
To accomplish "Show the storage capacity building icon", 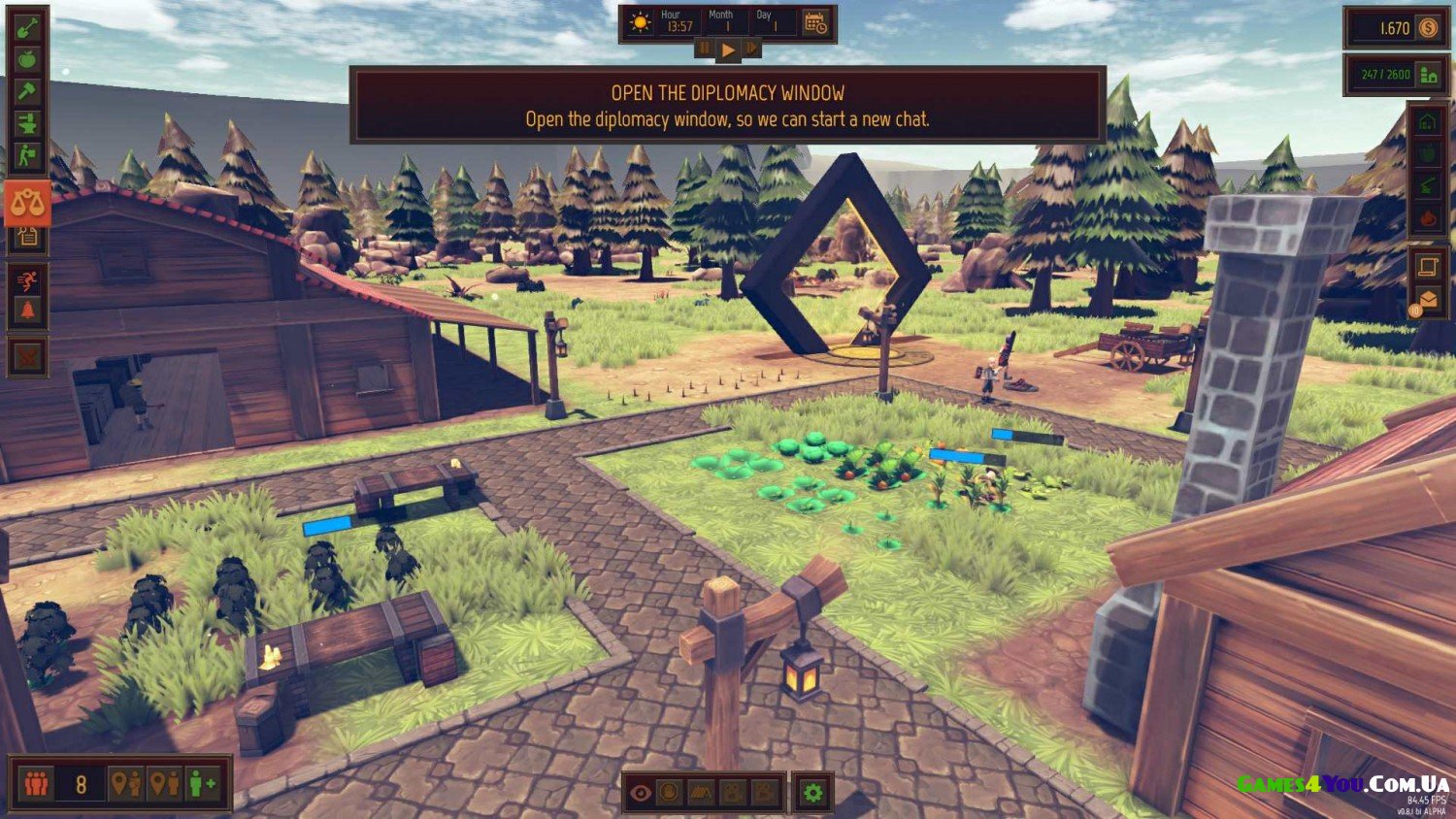I will (1428, 75).
